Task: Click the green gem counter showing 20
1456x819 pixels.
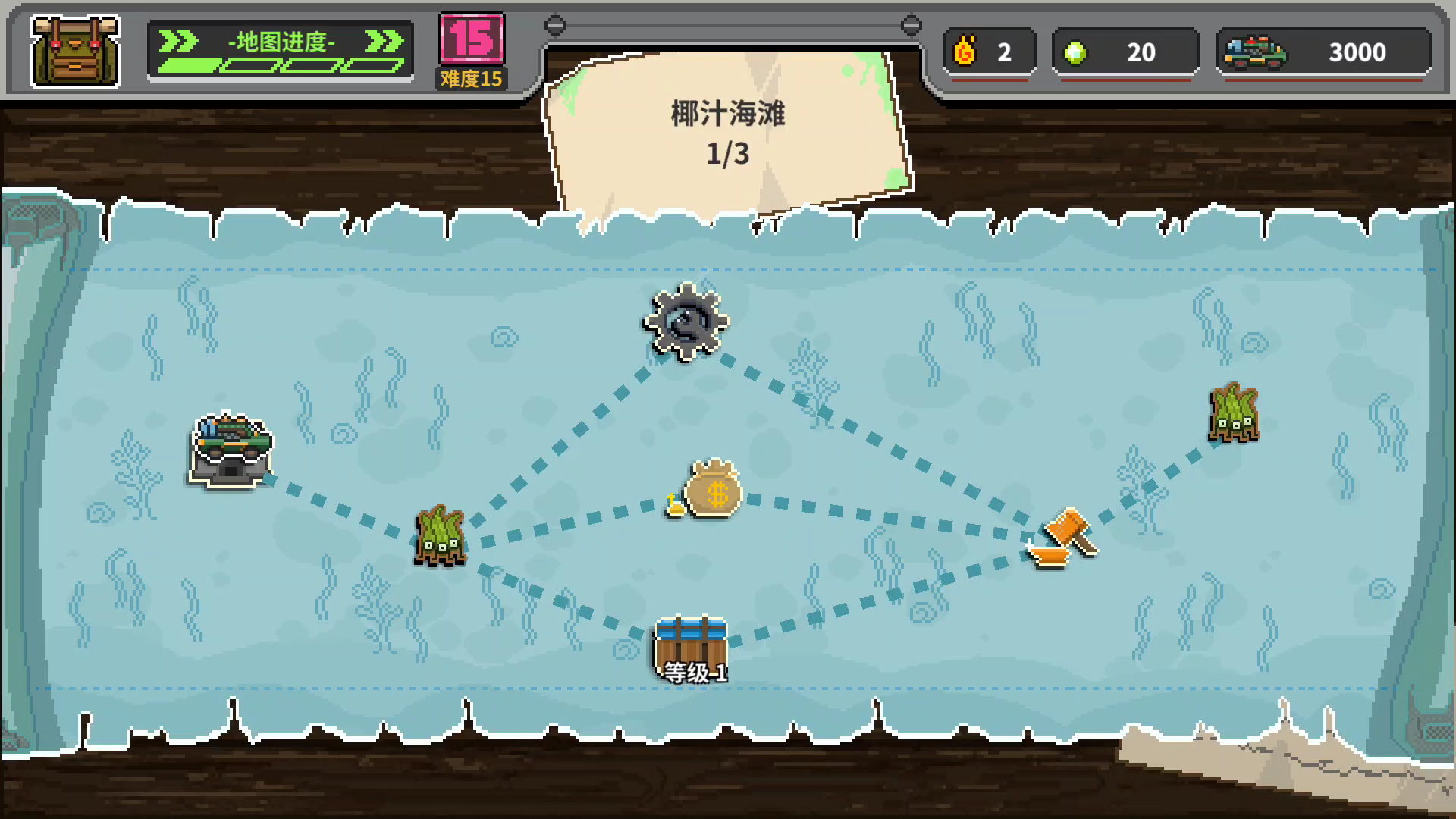Action: pos(1125,52)
